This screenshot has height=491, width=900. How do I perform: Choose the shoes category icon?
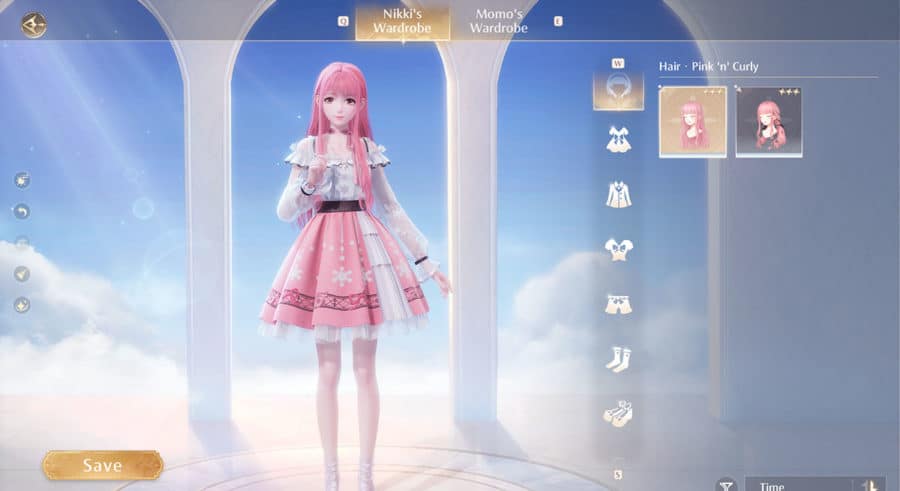coord(618,412)
